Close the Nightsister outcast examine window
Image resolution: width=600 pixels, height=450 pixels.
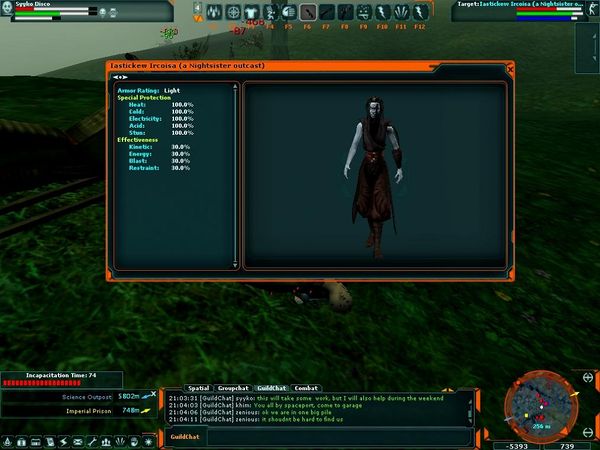pyautogui.click(x=509, y=67)
